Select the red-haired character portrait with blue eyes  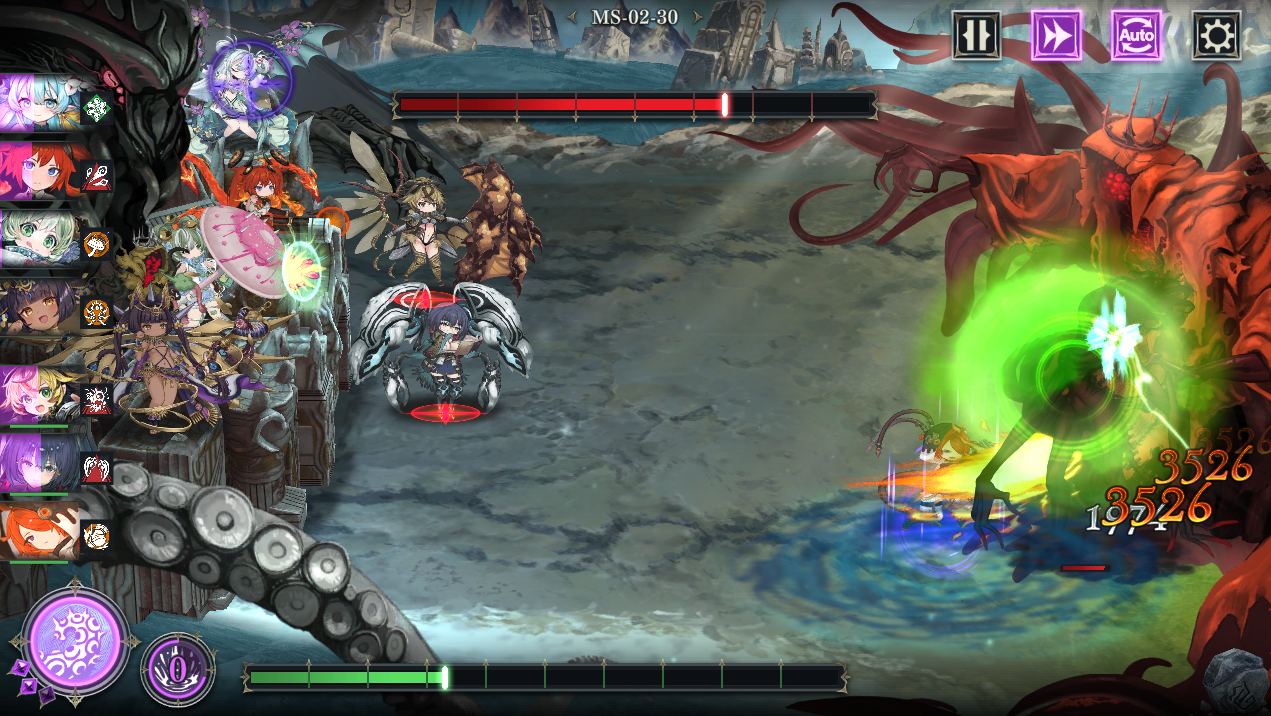40,172
